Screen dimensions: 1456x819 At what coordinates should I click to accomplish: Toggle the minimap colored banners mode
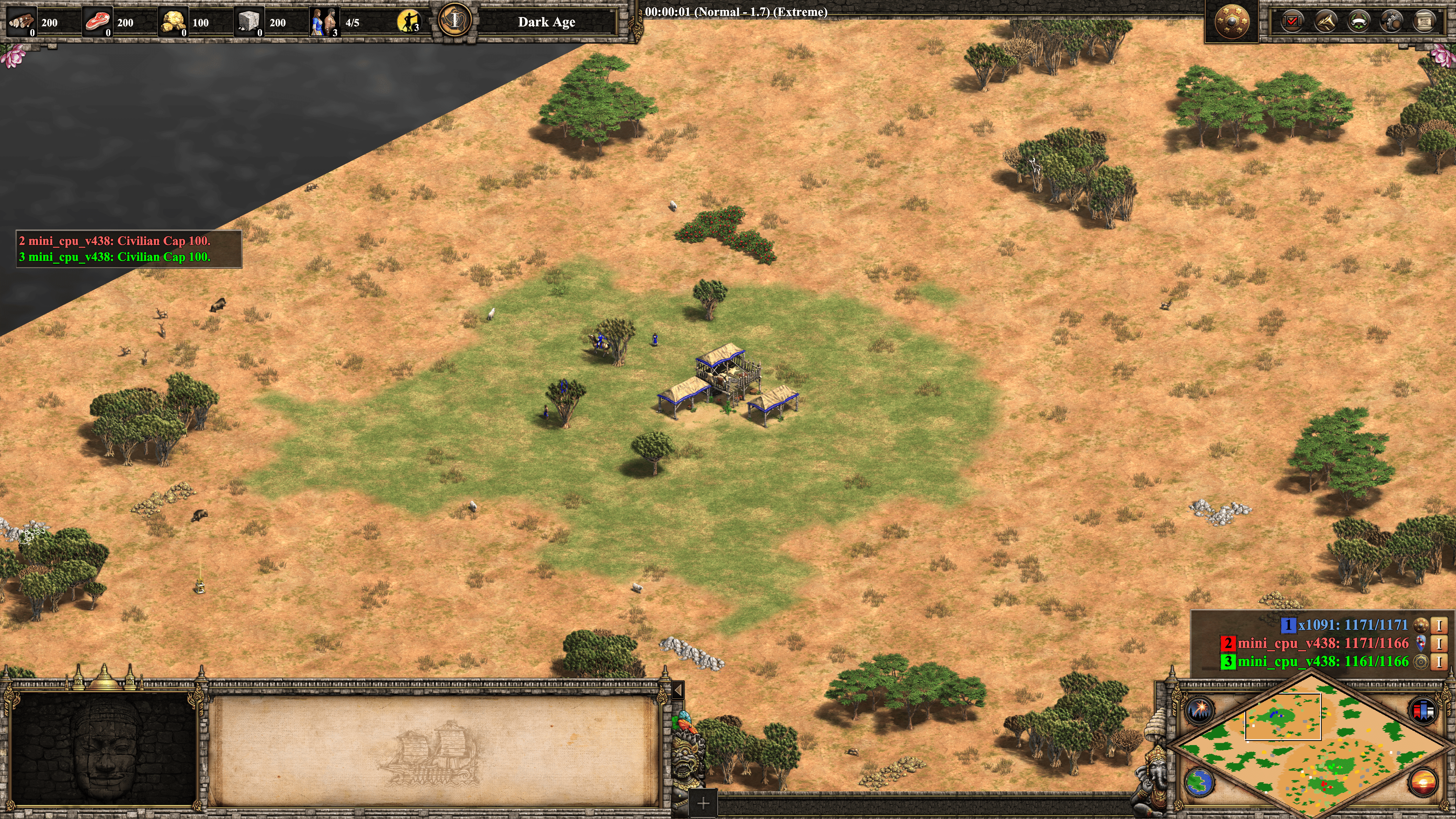point(1423,710)
